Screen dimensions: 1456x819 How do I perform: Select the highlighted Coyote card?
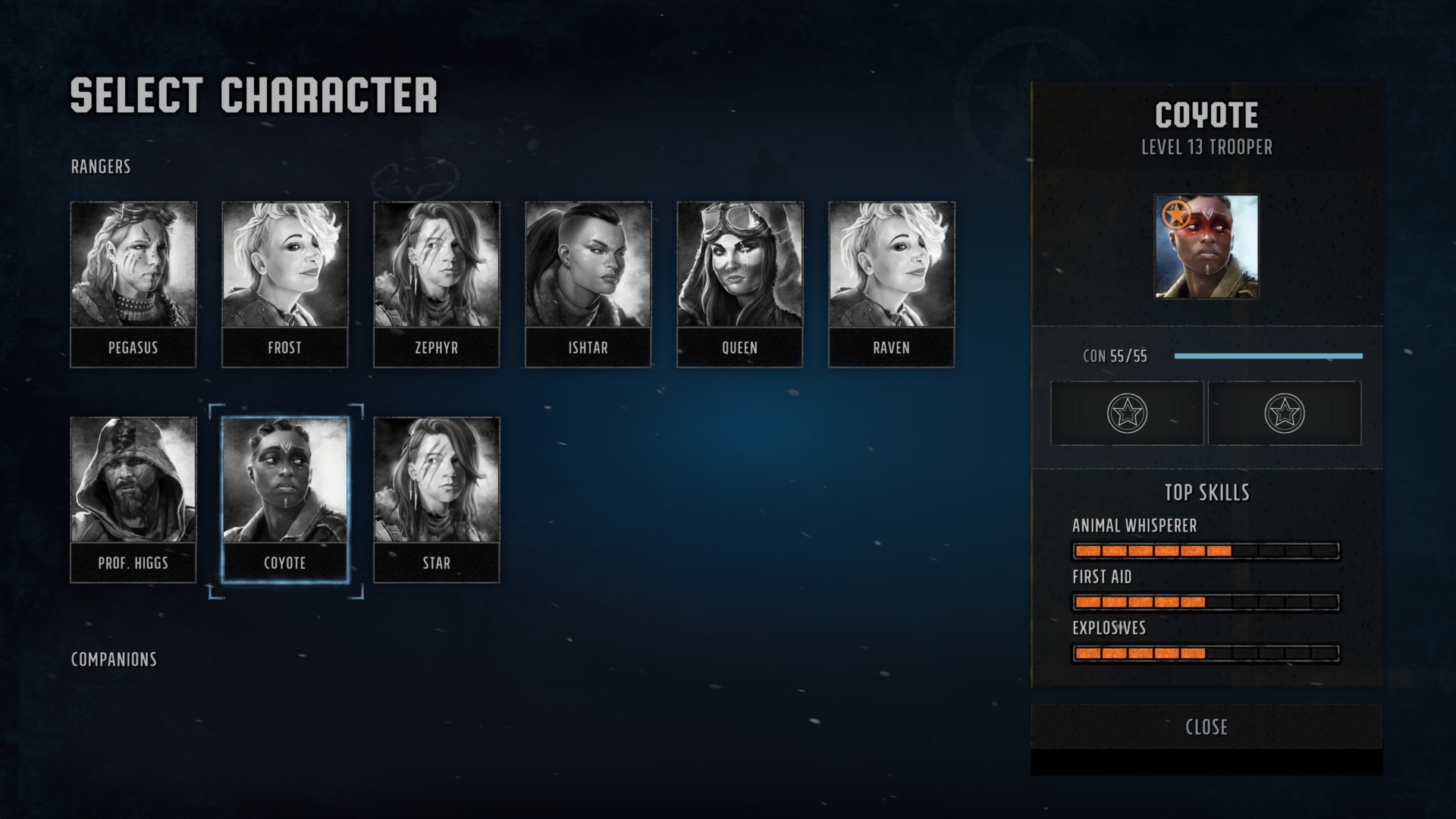[x=285, y=499]
